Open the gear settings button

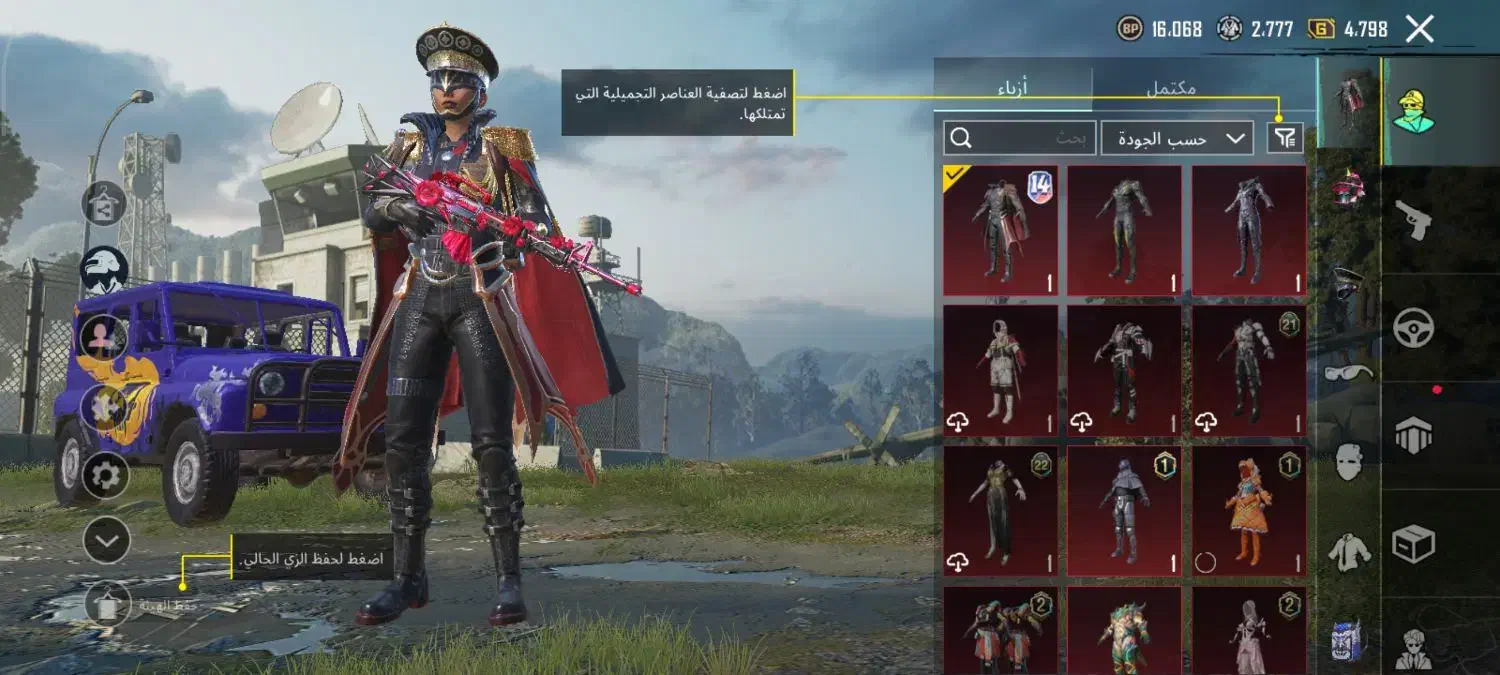pos(105,476)
